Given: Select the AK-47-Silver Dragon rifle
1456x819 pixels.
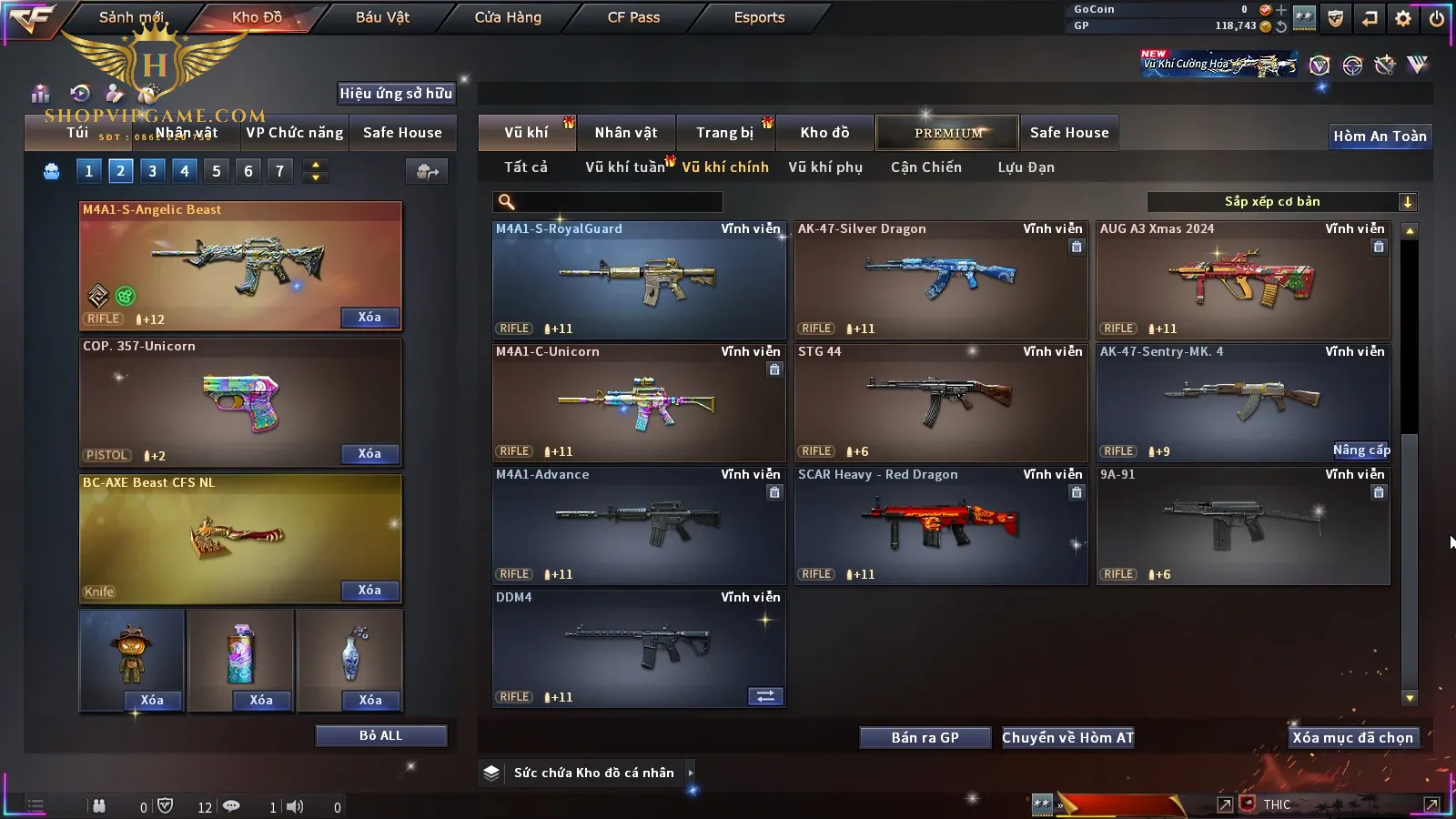Looking at the screenshot, I should 941,279.
